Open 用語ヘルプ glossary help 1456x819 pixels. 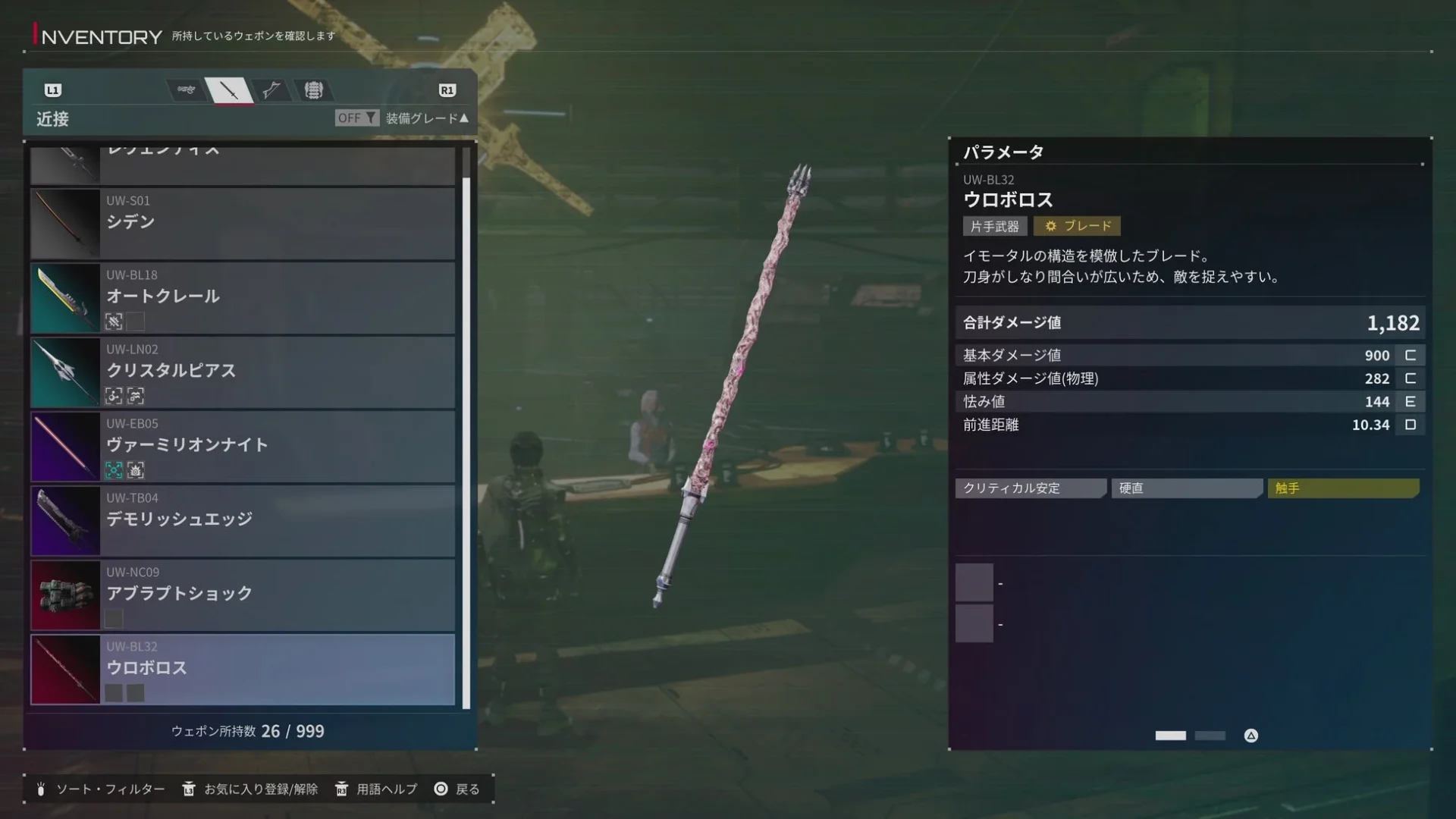tap(383, 789)
